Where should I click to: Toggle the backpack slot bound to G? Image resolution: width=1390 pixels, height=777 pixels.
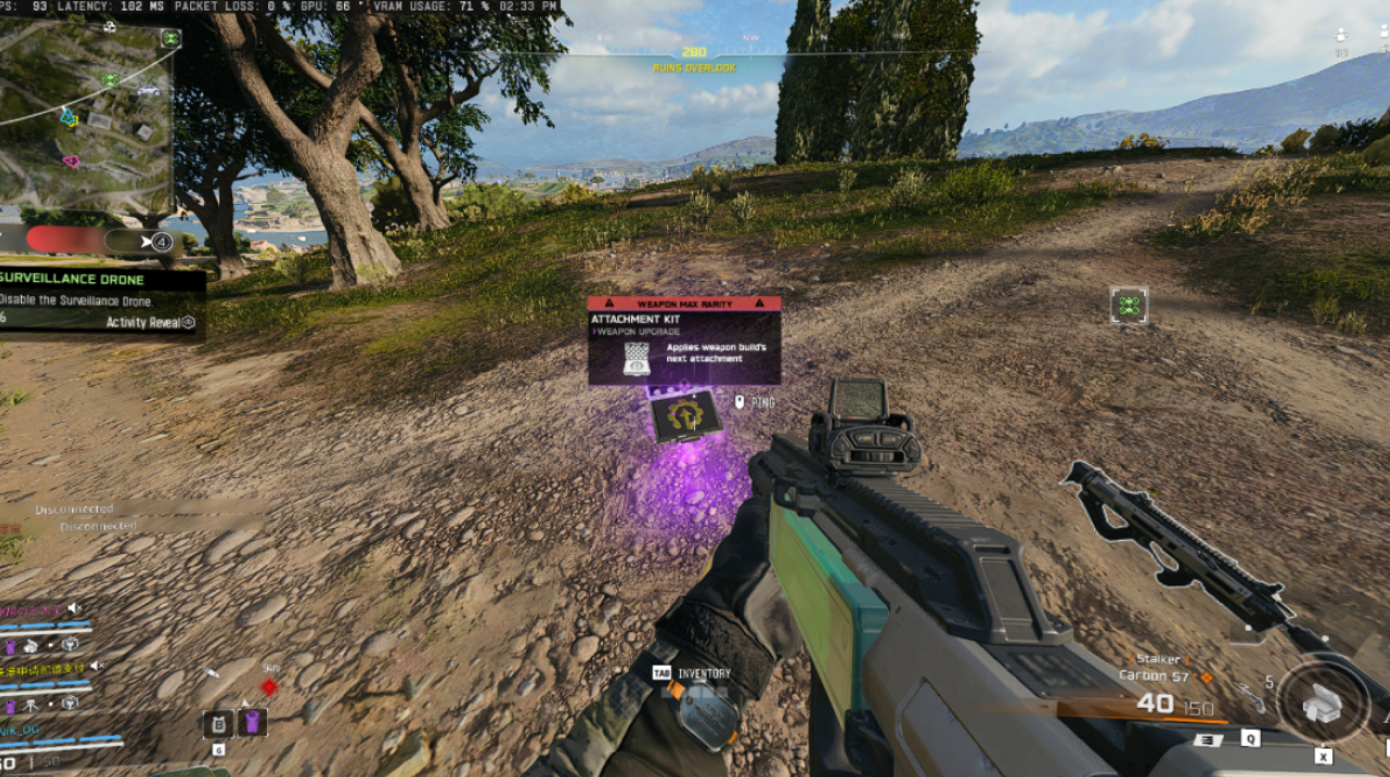click(x=218, y=726)
